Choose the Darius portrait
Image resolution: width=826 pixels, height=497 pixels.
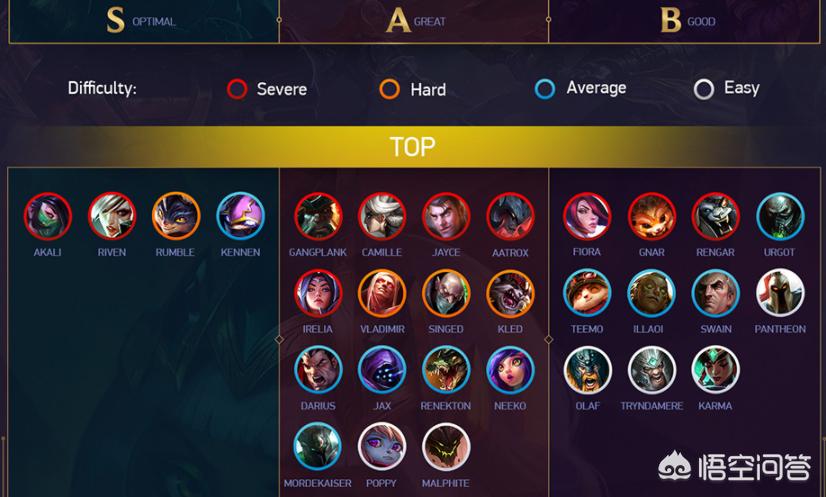[319, 370]
